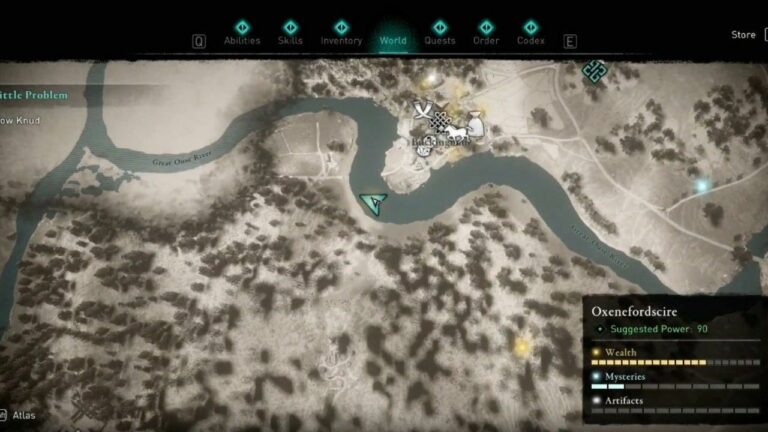
Task: Select the glowing blue mystery marker
Action: point(702,185)
